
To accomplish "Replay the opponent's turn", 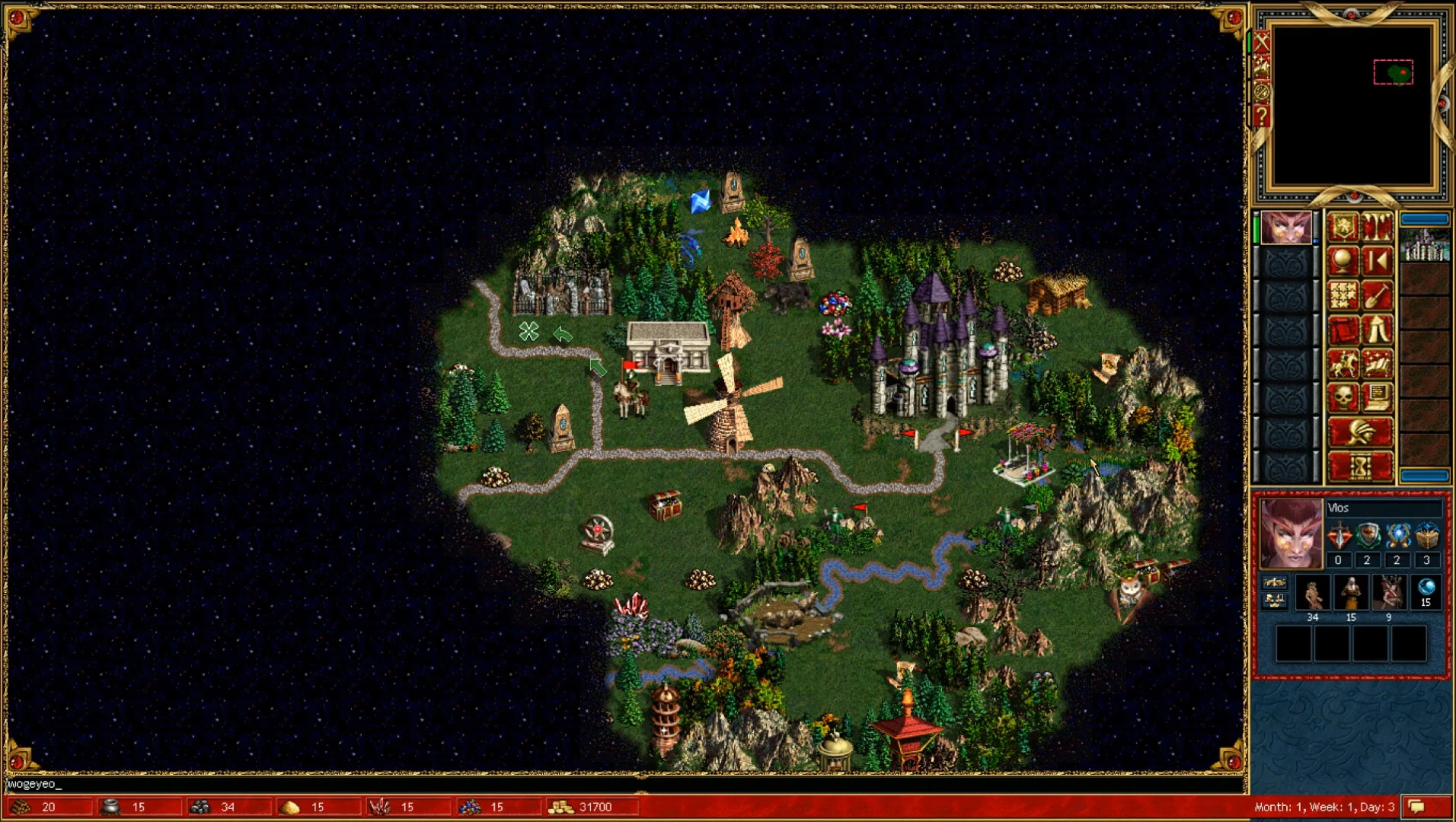I will [x=1376, y=259].
